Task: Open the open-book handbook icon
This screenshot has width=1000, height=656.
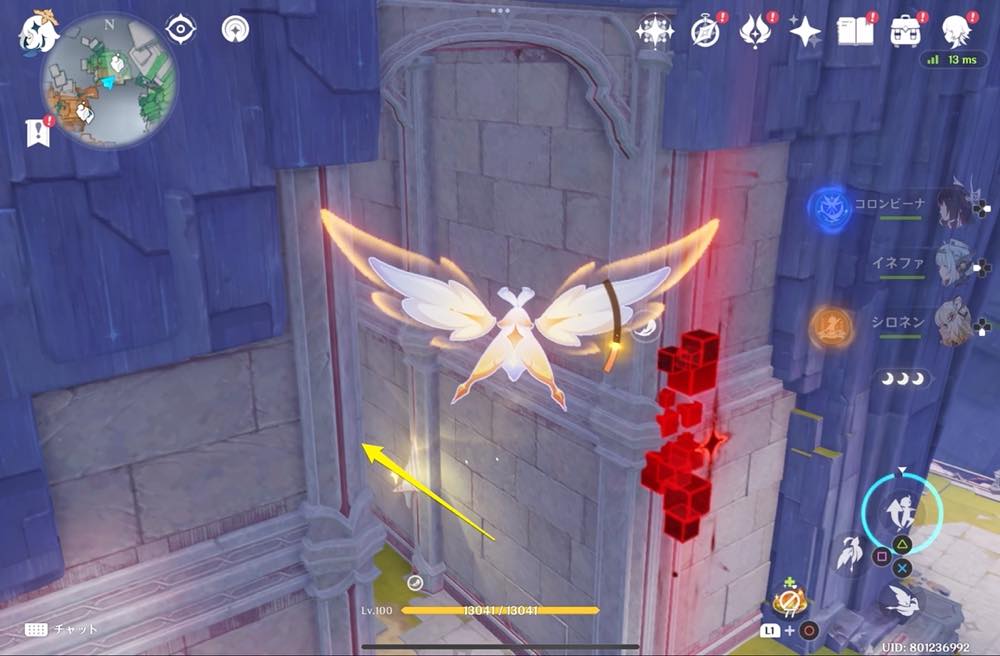Action: coord(854,32)
